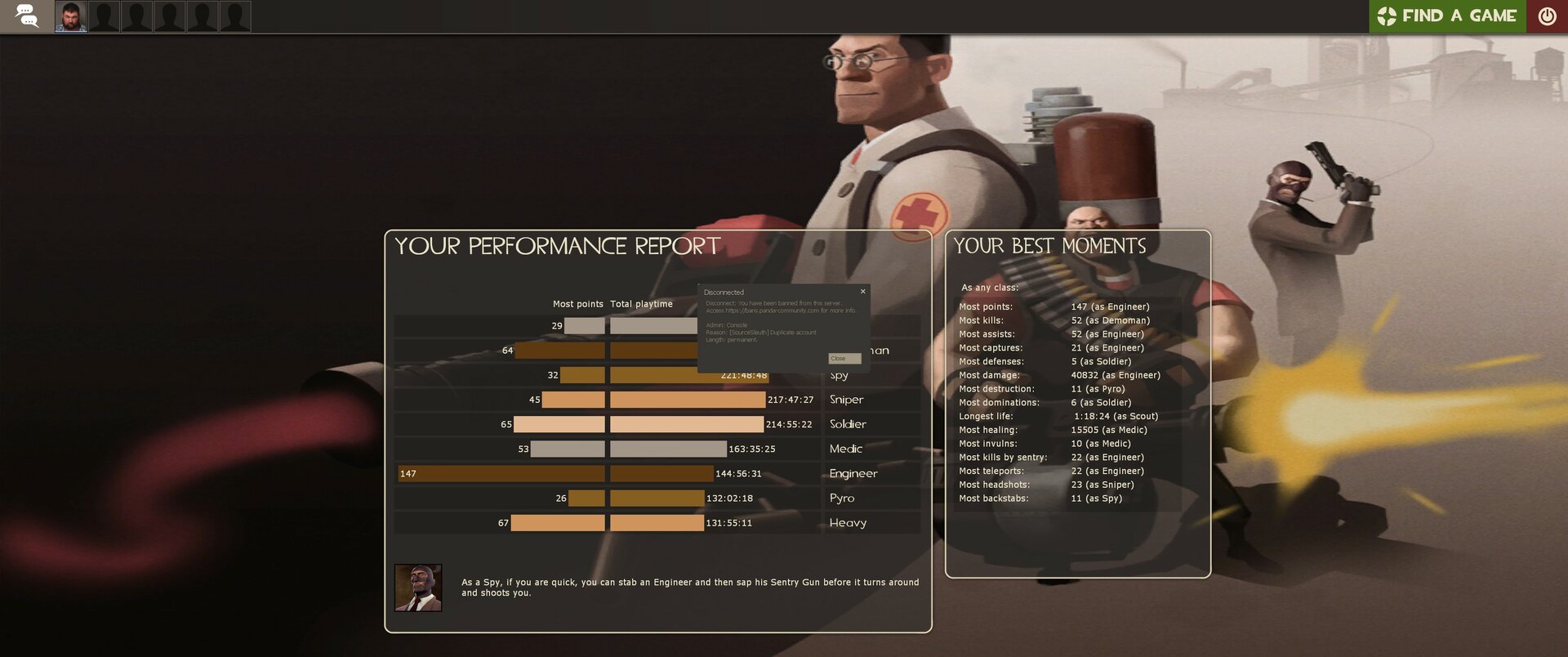Start matchmaking with Find a Game
The height and width of the screenshot is (657, 1568).
pyautogui.click(x=1446, y=16)
